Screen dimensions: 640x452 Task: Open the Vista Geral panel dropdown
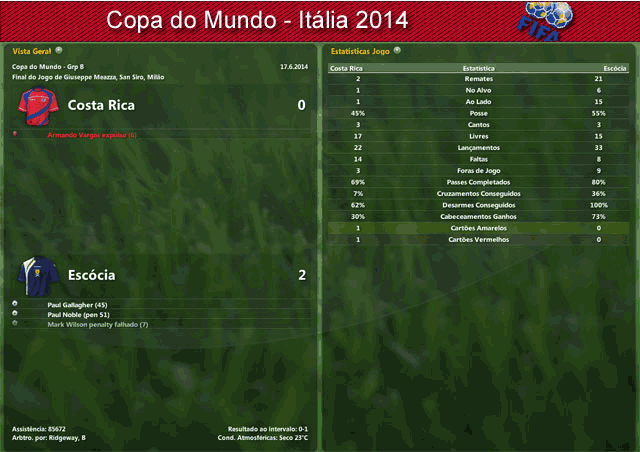(x=59, y=49)
